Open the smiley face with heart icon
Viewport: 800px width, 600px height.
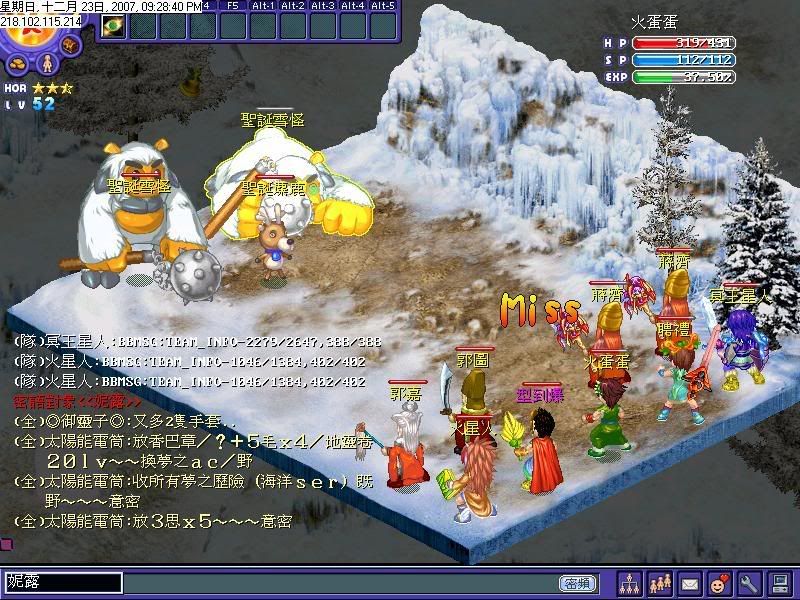tap(720, 582)
